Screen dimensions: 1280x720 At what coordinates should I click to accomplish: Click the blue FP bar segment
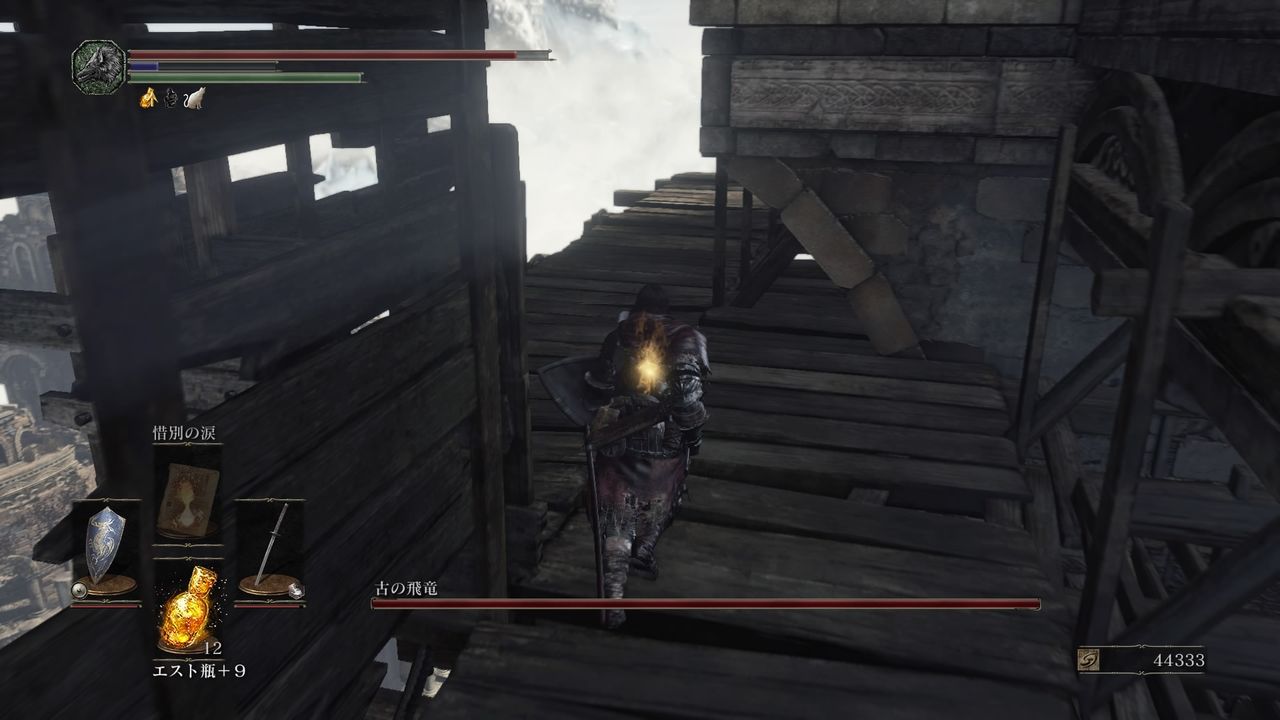(x=144, y=66)
